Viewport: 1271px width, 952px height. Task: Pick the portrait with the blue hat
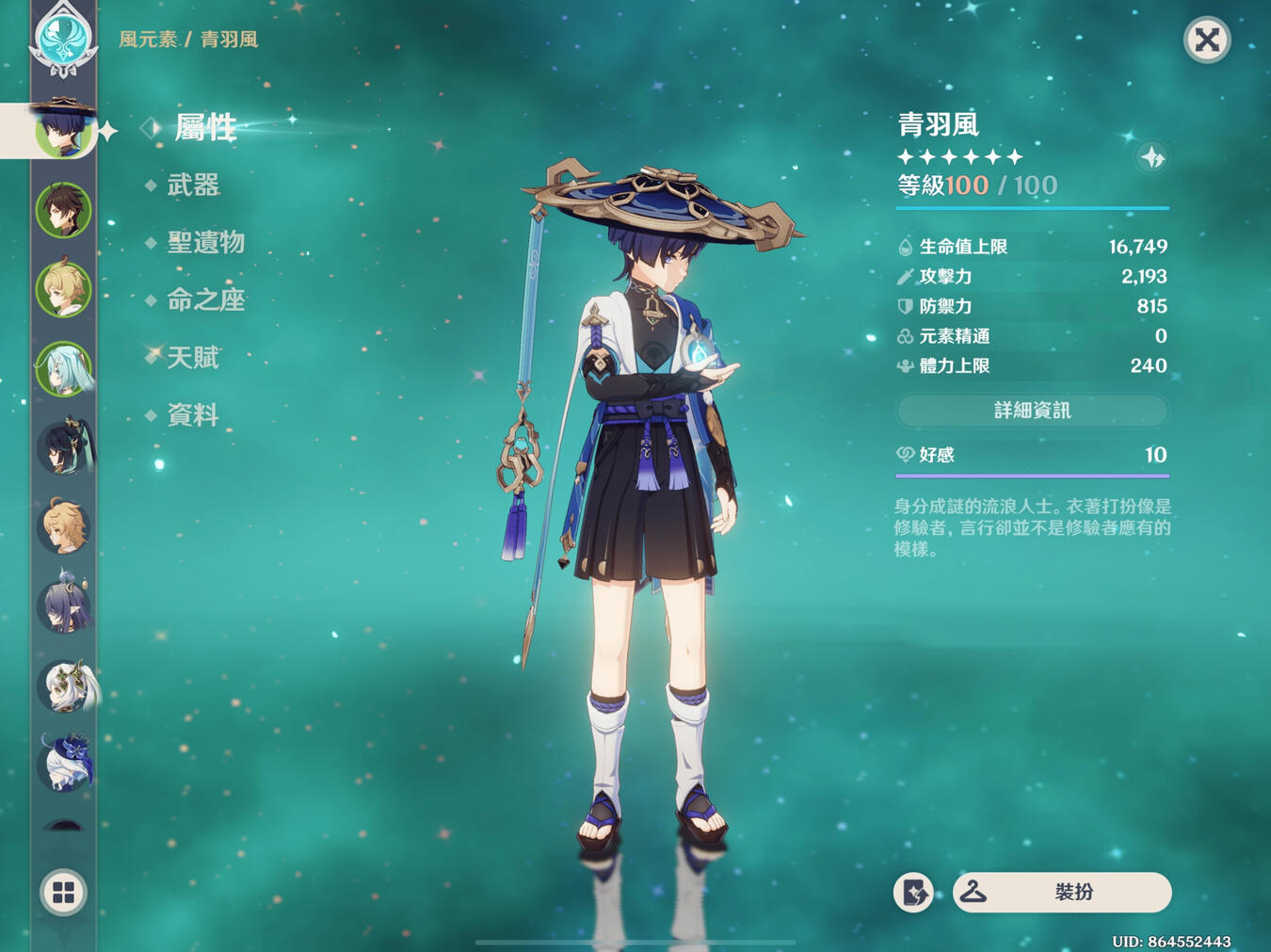coord(65,764)
